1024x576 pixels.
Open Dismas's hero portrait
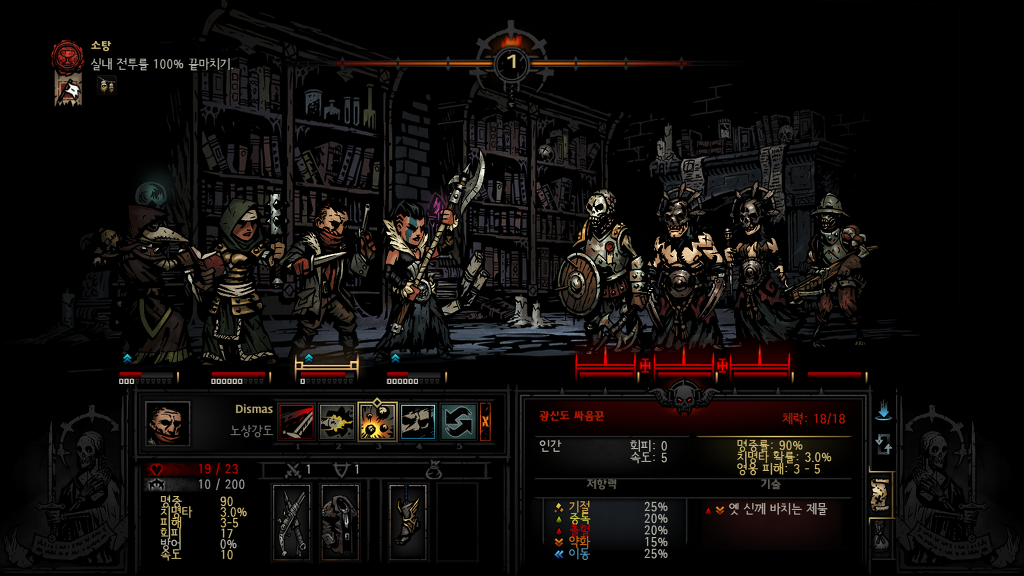coord(167,423)
